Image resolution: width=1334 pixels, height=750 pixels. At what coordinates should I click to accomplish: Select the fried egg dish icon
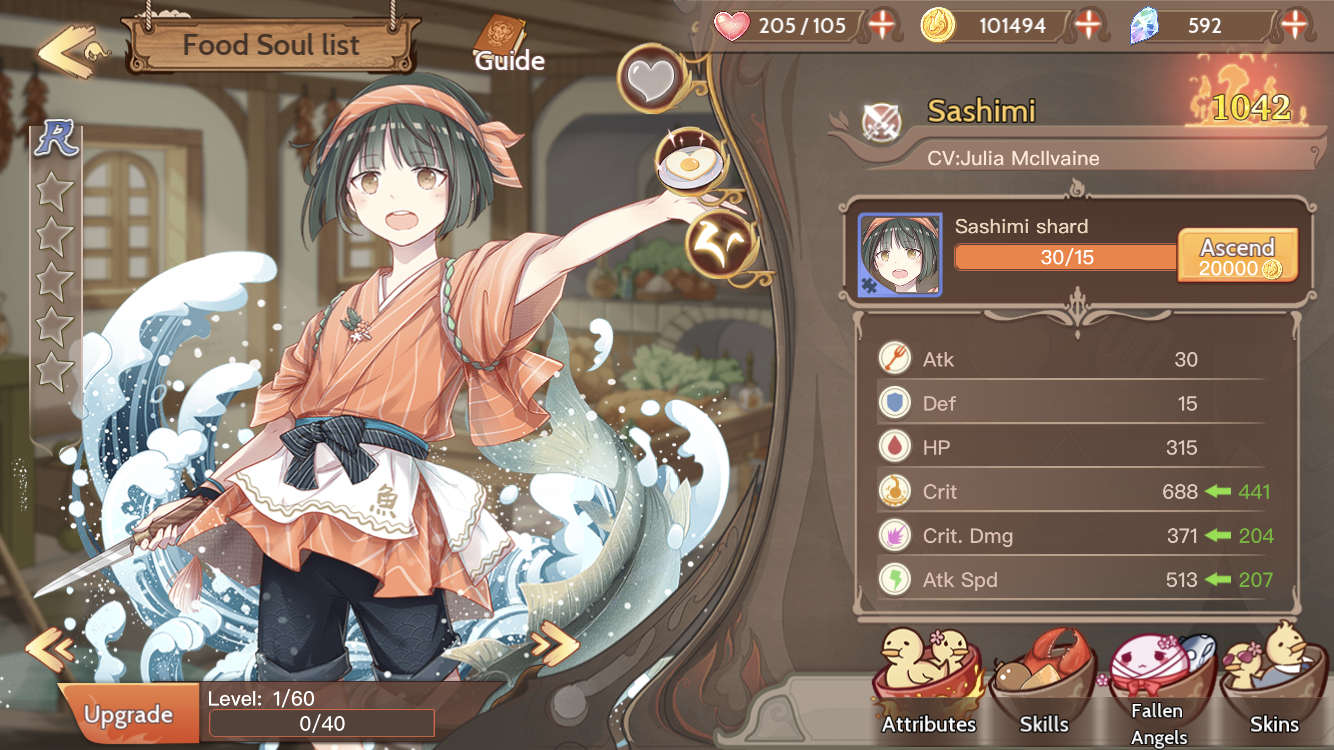689,160
